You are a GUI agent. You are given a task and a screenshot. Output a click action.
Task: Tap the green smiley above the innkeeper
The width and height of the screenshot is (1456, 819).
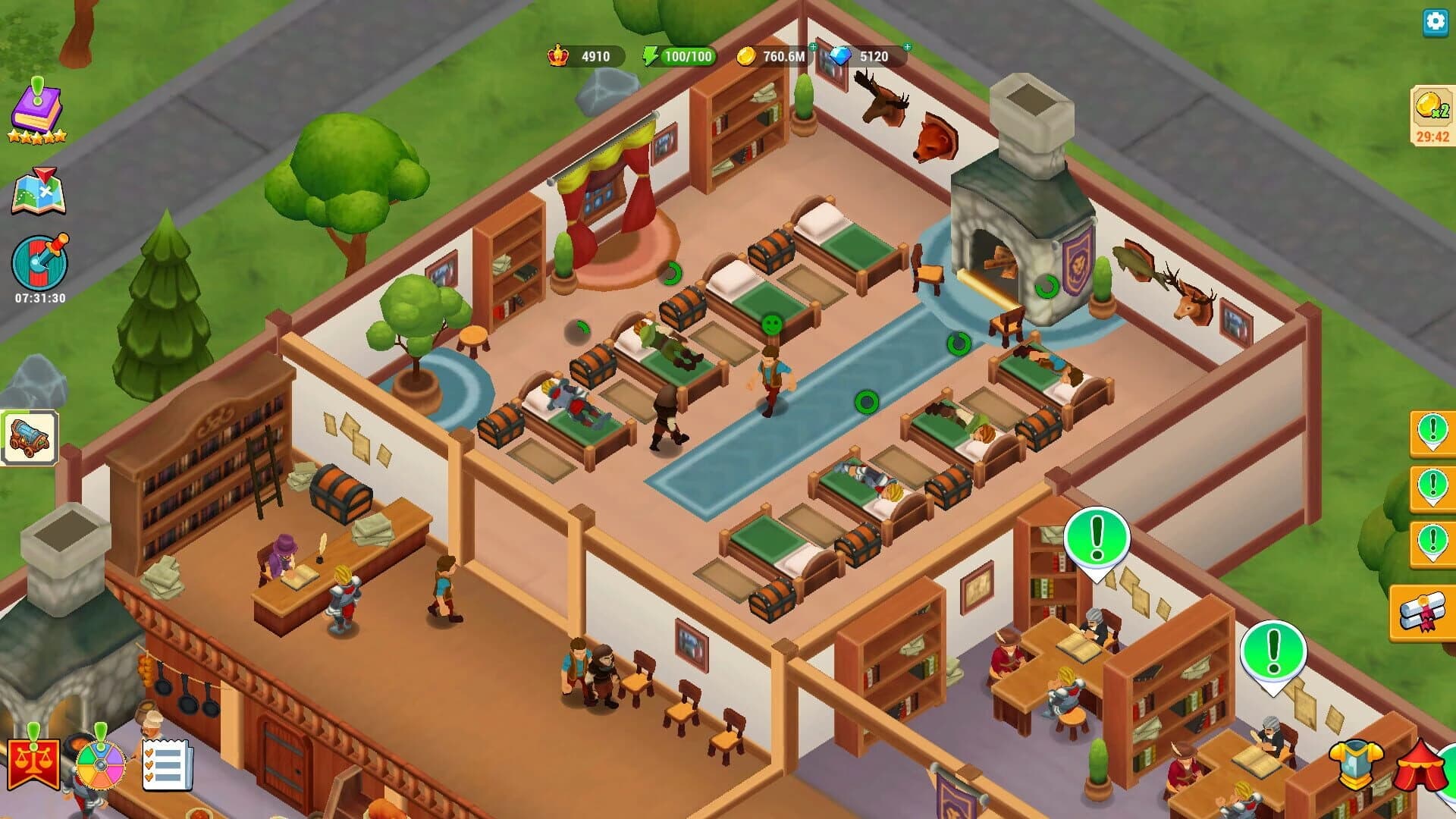pos(770,323)
